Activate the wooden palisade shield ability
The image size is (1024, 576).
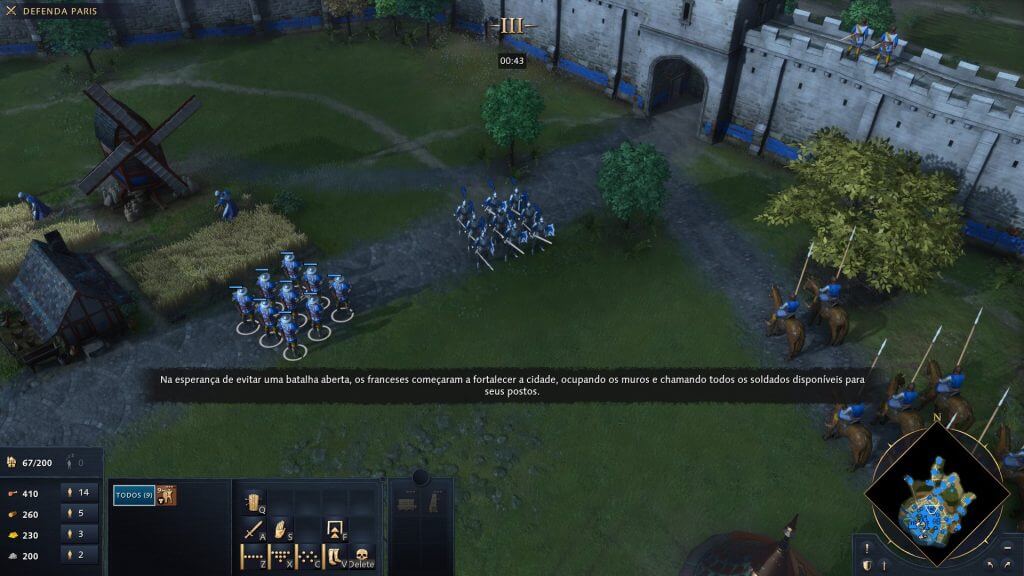tap(253, 502)
